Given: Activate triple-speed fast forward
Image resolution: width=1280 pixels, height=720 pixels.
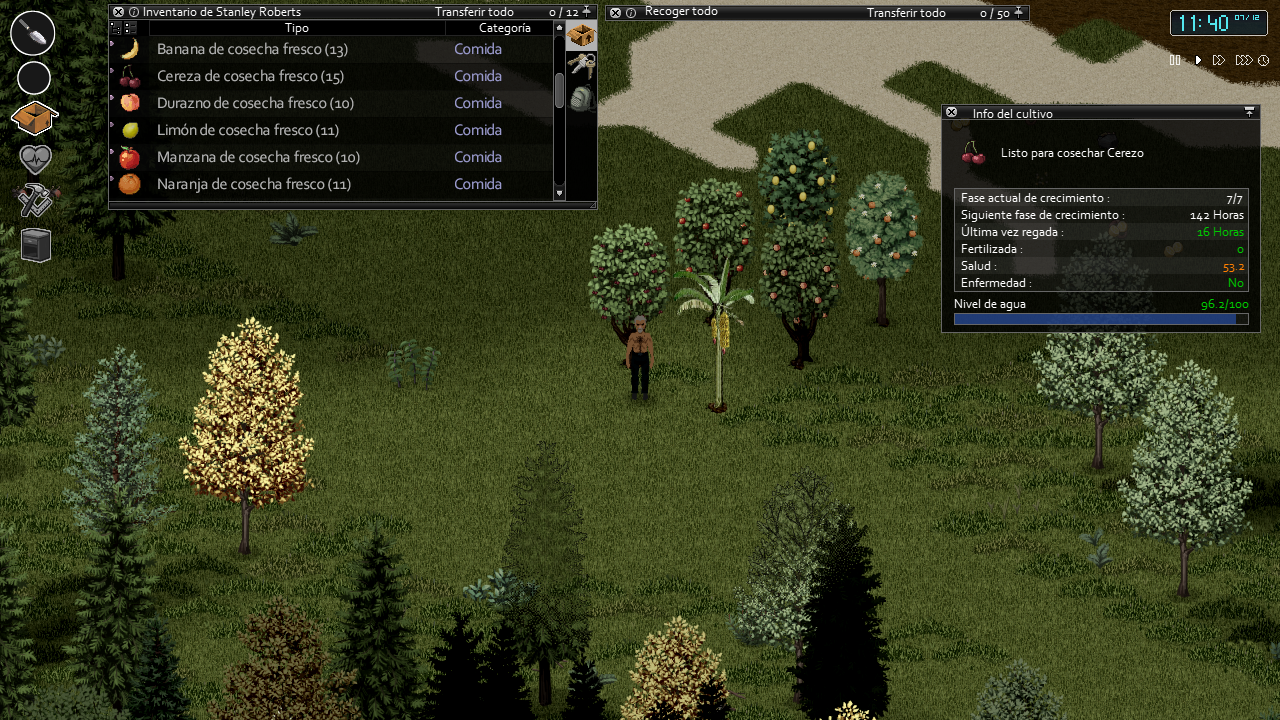Looking at the screenshot, I should pyautogui.click(x=1243, y=60).
